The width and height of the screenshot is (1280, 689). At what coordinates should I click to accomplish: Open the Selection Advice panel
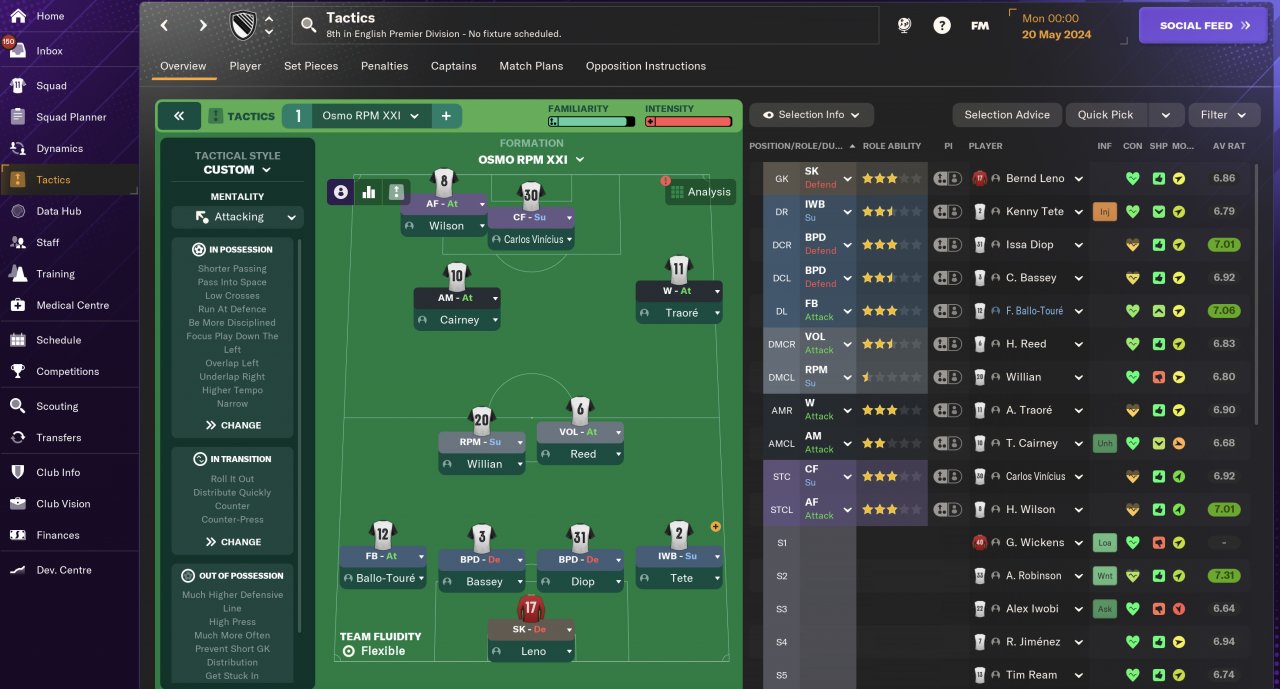click(1006, 115)
